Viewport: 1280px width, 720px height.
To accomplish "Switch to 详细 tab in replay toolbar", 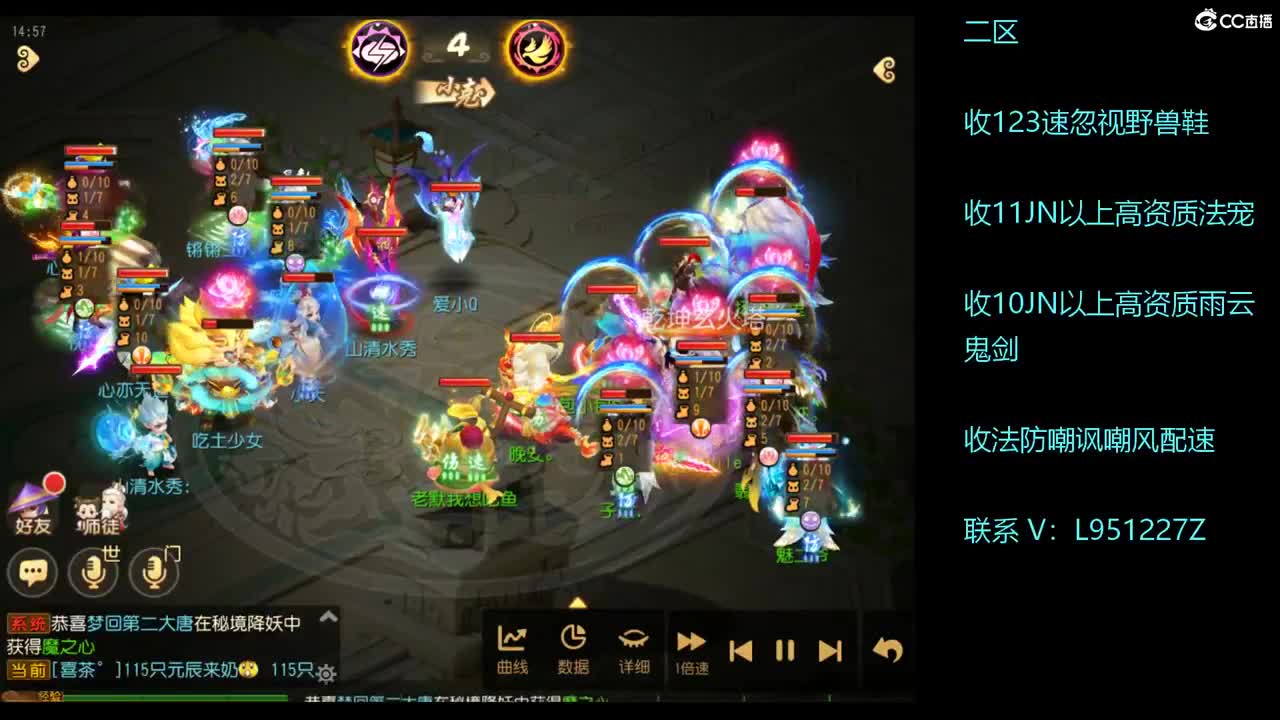I will point(633,648).
